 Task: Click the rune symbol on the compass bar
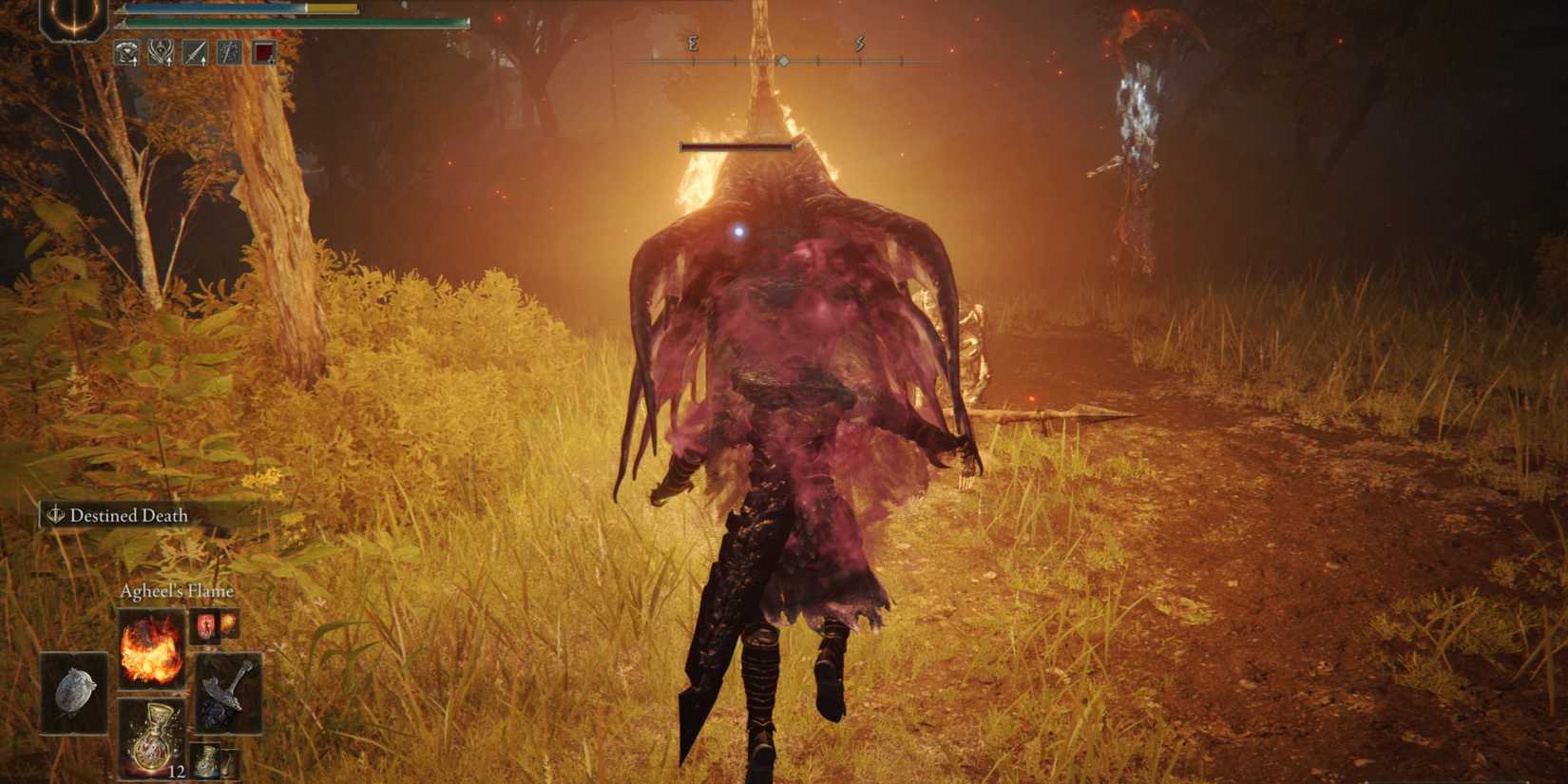(694, 43)
